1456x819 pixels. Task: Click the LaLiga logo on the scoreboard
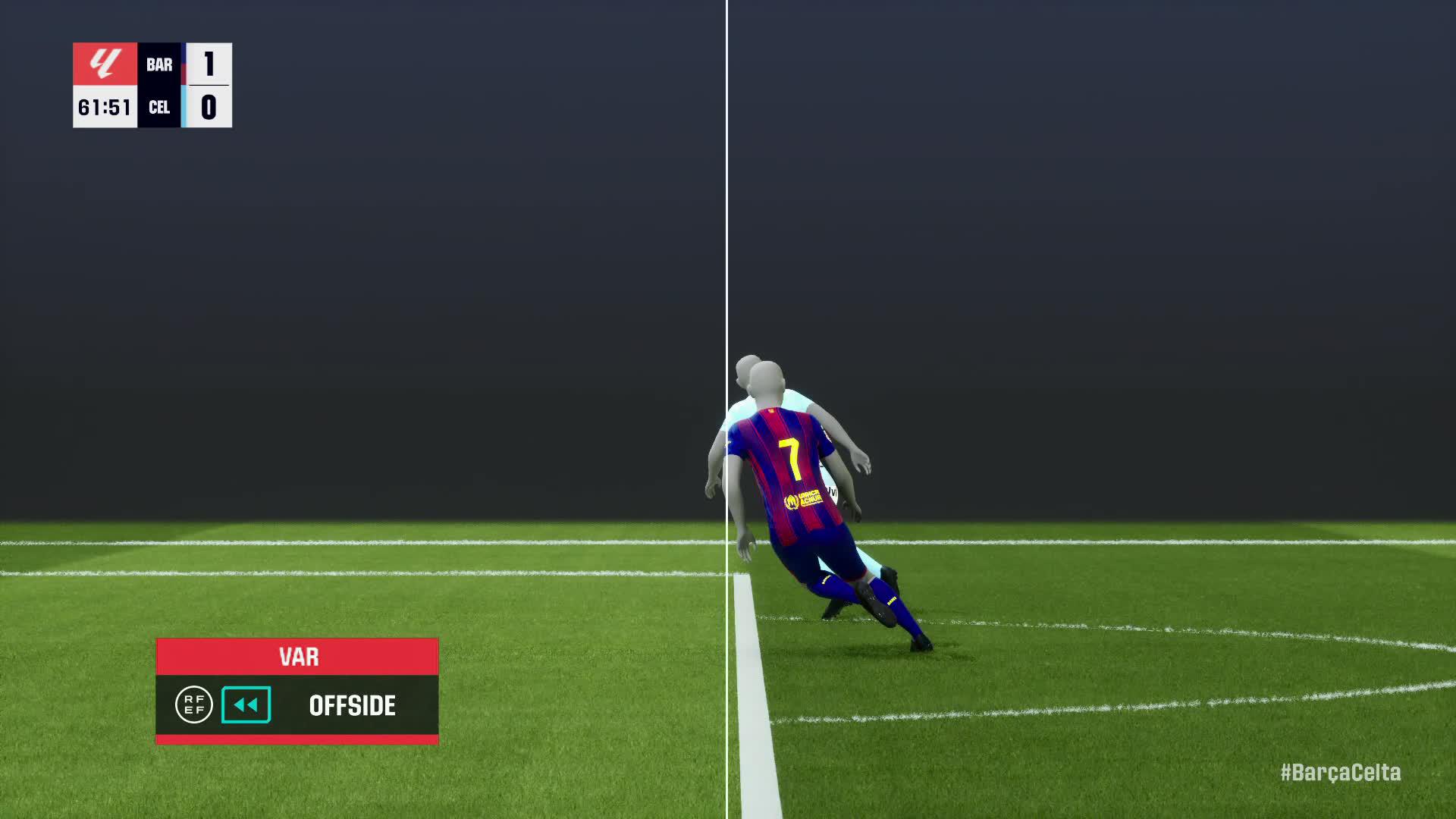tap(105, 65)
